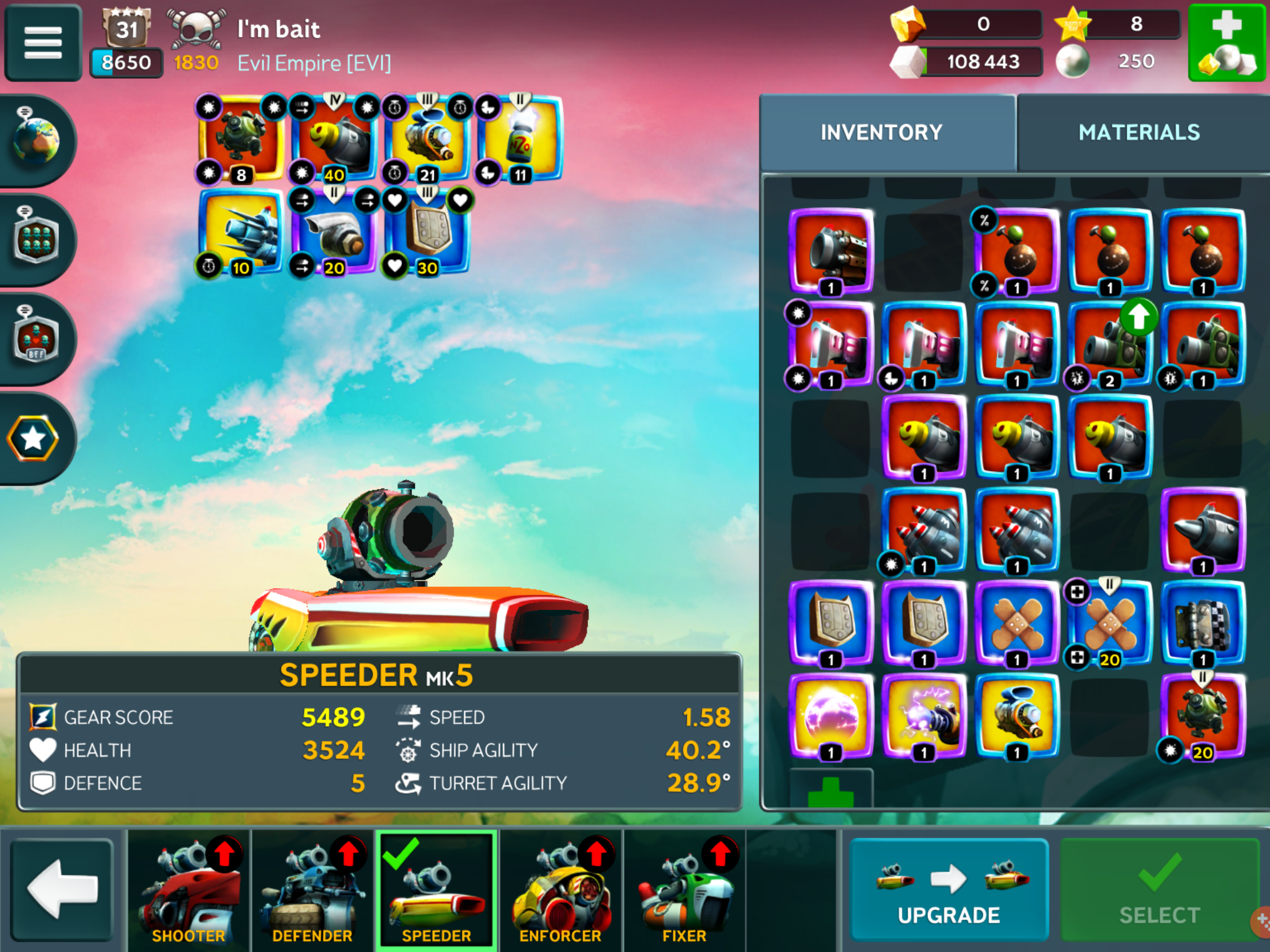Switch to the Materials tab
This screenshot has height=952, width=1270.
(1139, 132)
